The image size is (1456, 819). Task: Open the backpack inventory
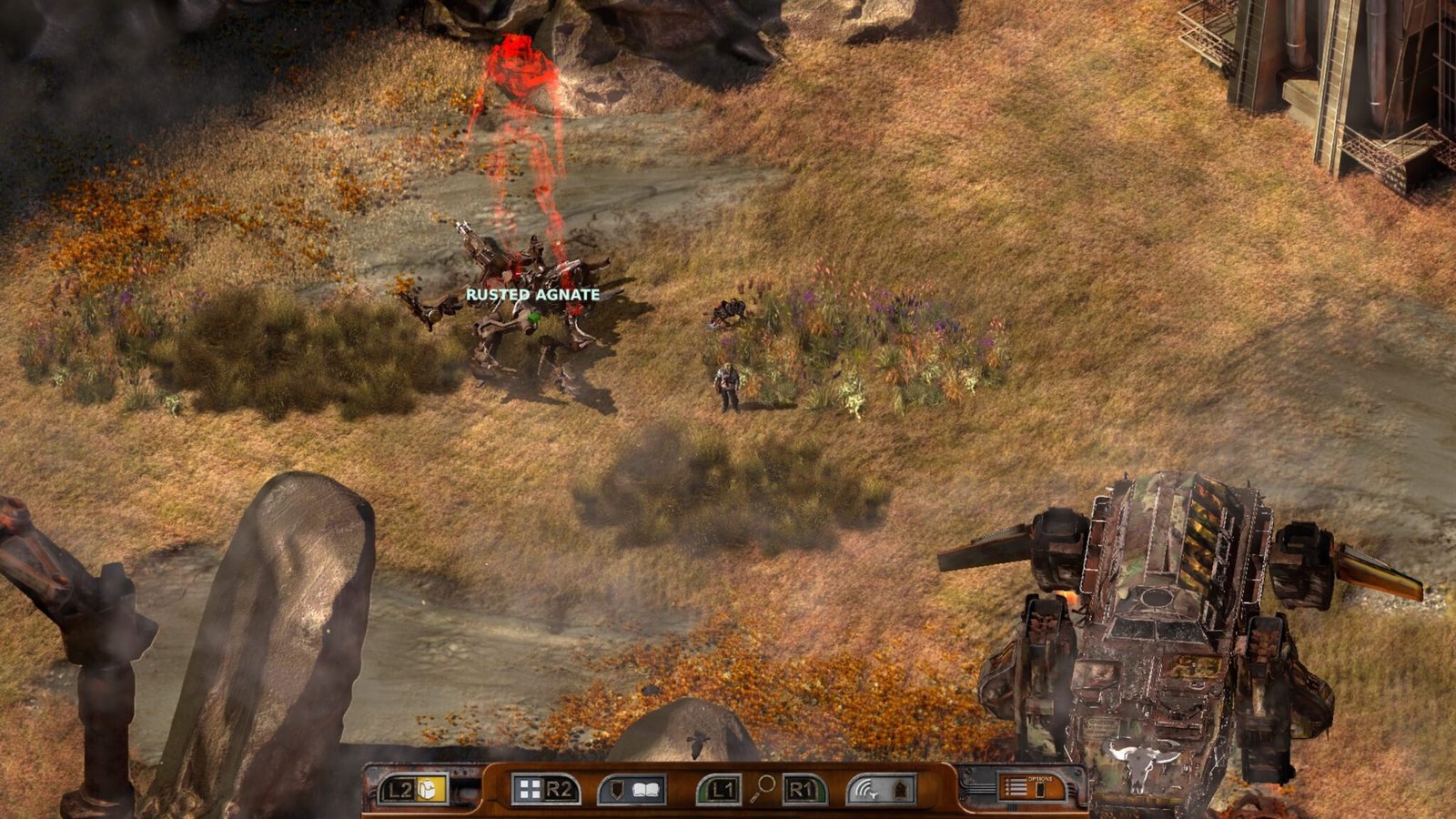(x=433, y=789)
